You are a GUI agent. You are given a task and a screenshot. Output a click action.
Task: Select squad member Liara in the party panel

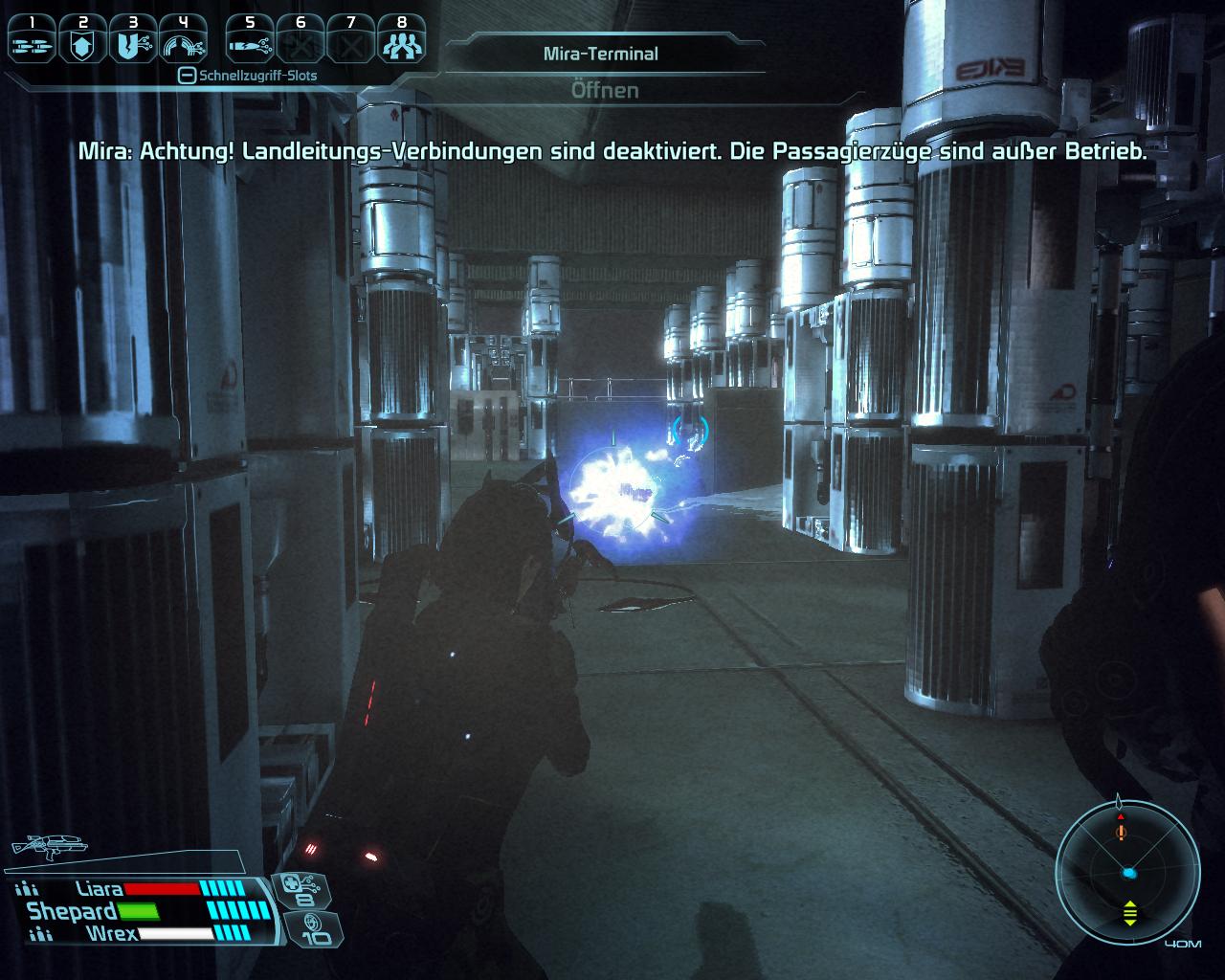(x=100, y=890)
